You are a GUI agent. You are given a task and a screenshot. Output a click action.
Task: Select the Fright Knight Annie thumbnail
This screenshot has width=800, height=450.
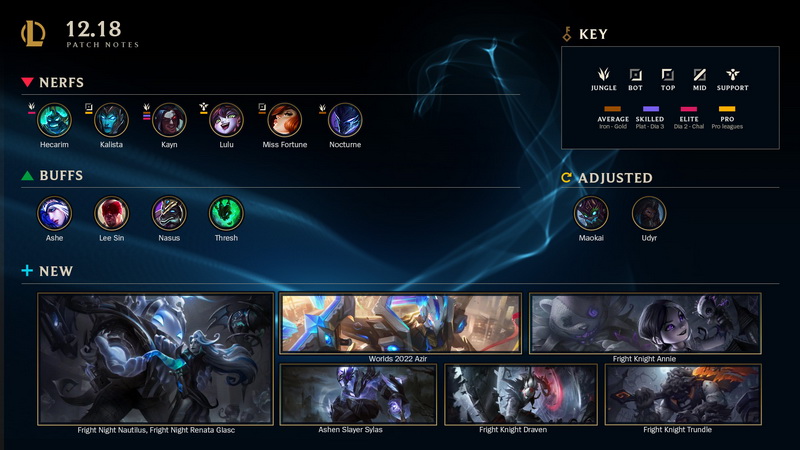[x=645, y=323]
